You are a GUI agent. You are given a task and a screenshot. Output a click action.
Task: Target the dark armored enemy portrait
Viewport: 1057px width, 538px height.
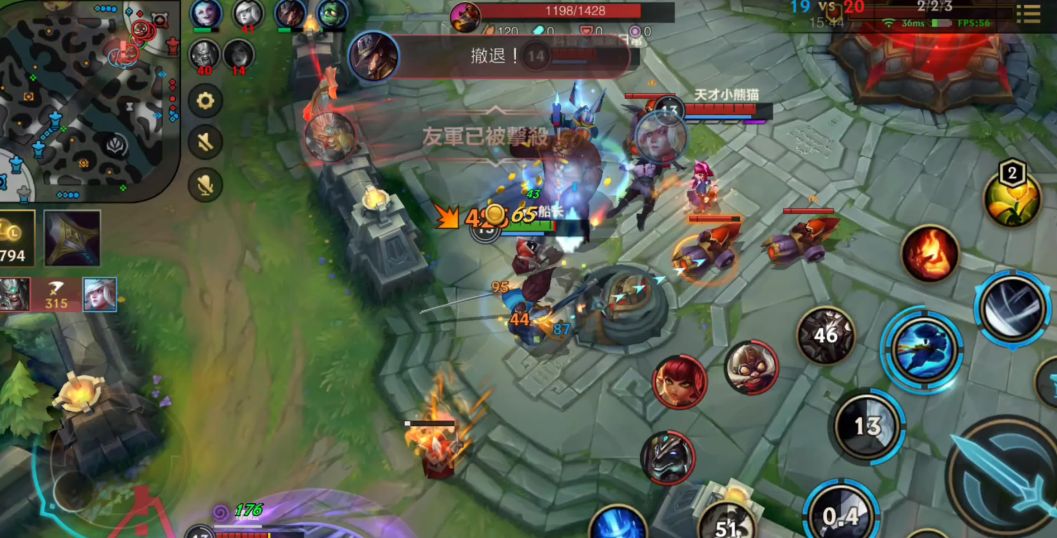coord(667,457)
